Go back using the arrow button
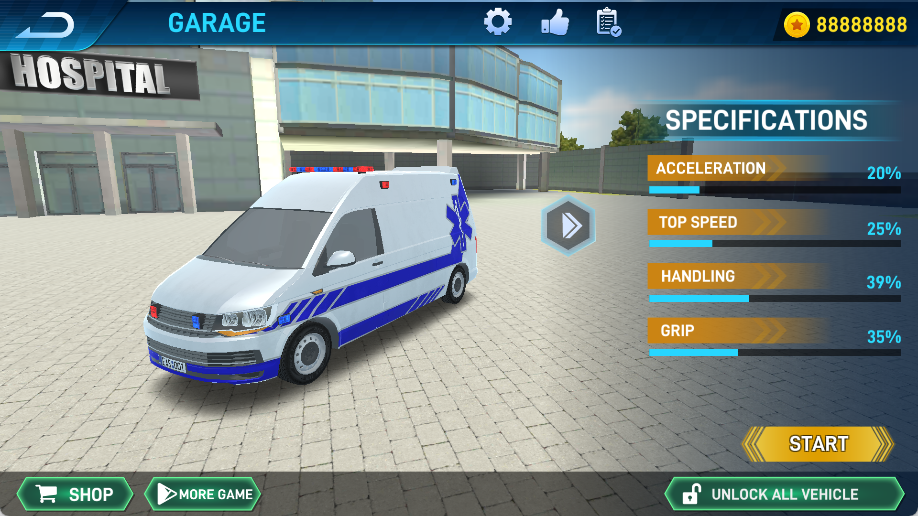Image resolution: width=918 pixels, height=516 pixels. pos(48,24)
